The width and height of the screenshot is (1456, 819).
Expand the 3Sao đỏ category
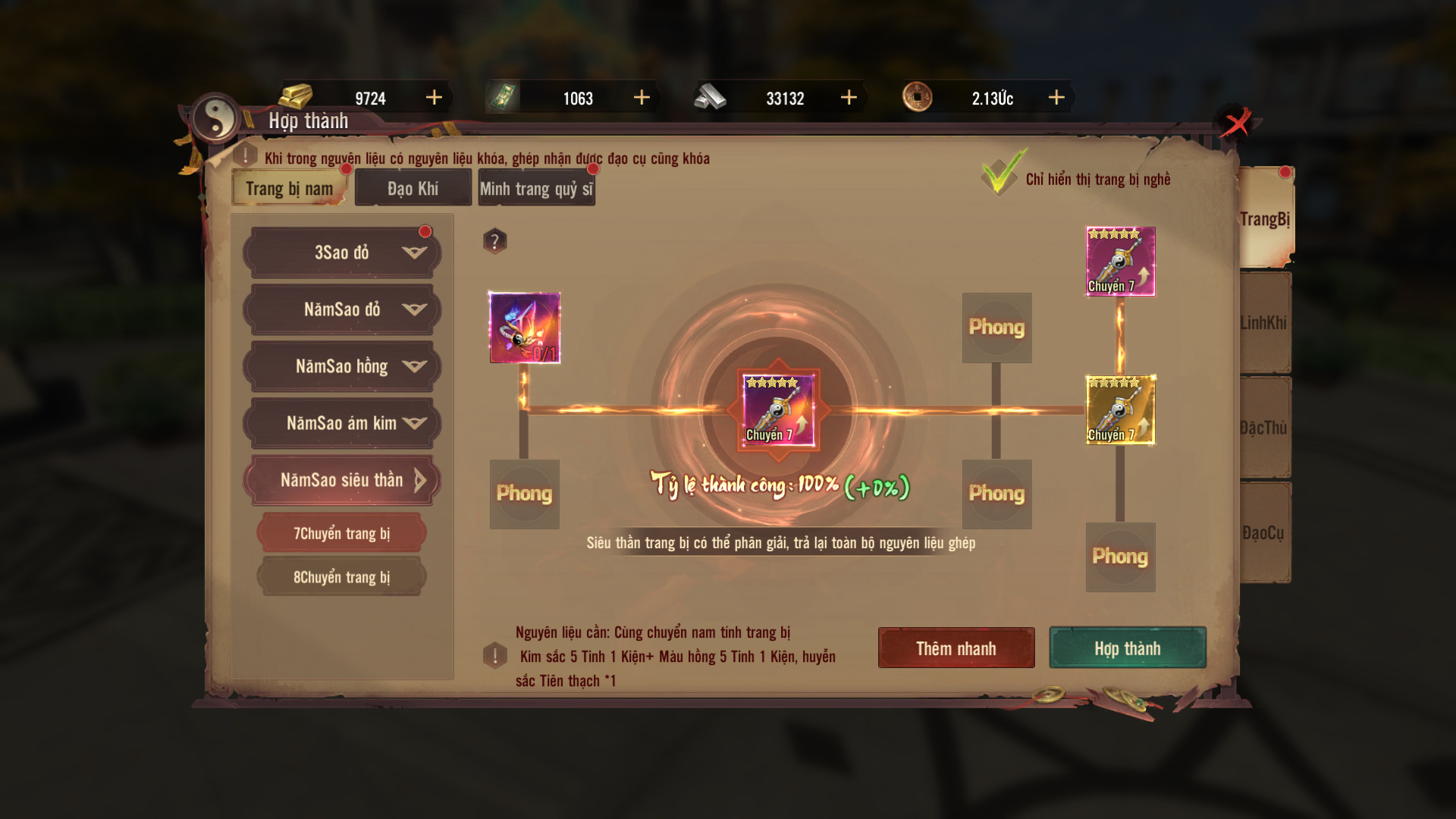pos(342,253)
